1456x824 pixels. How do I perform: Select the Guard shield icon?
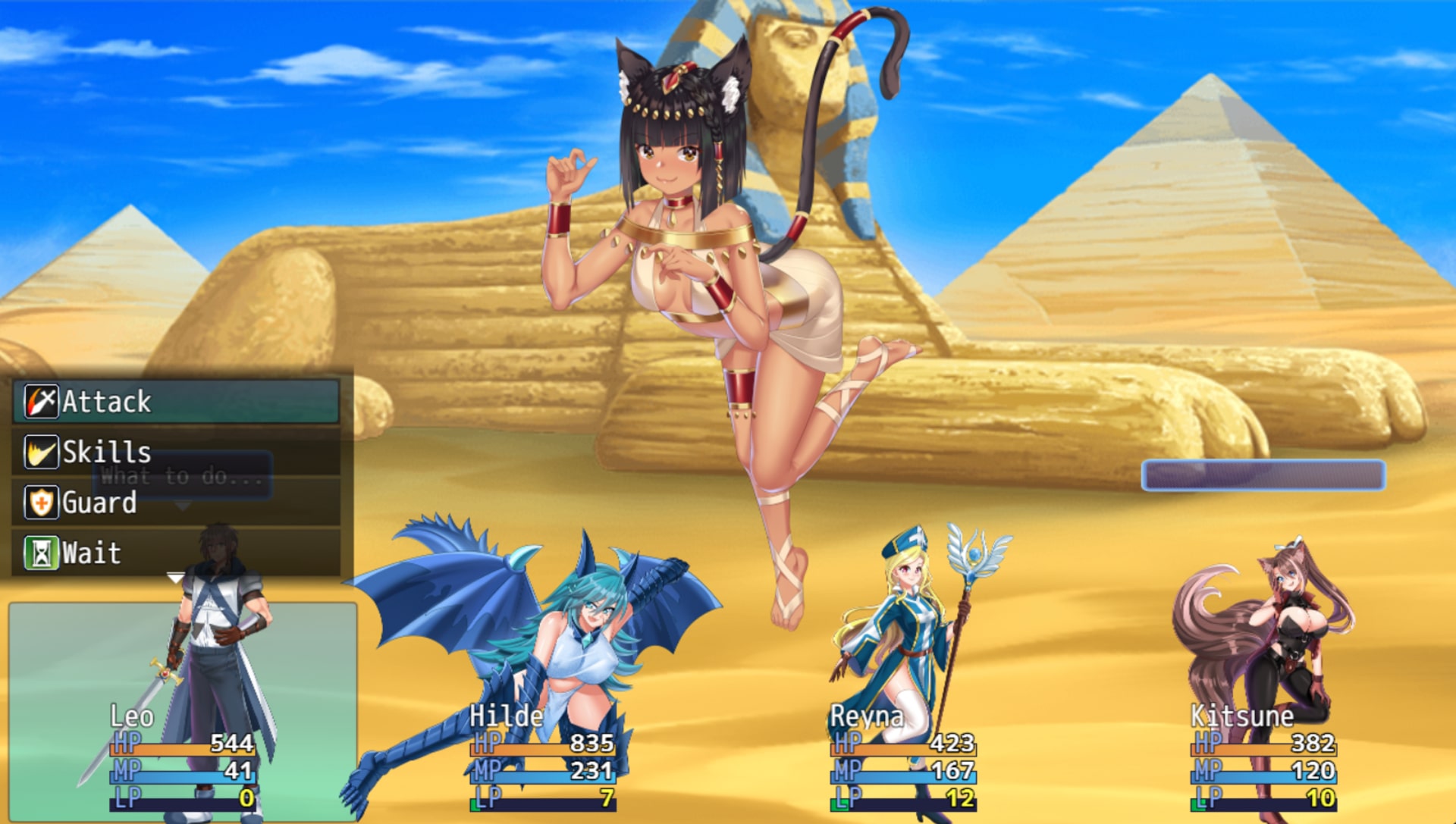42,503
